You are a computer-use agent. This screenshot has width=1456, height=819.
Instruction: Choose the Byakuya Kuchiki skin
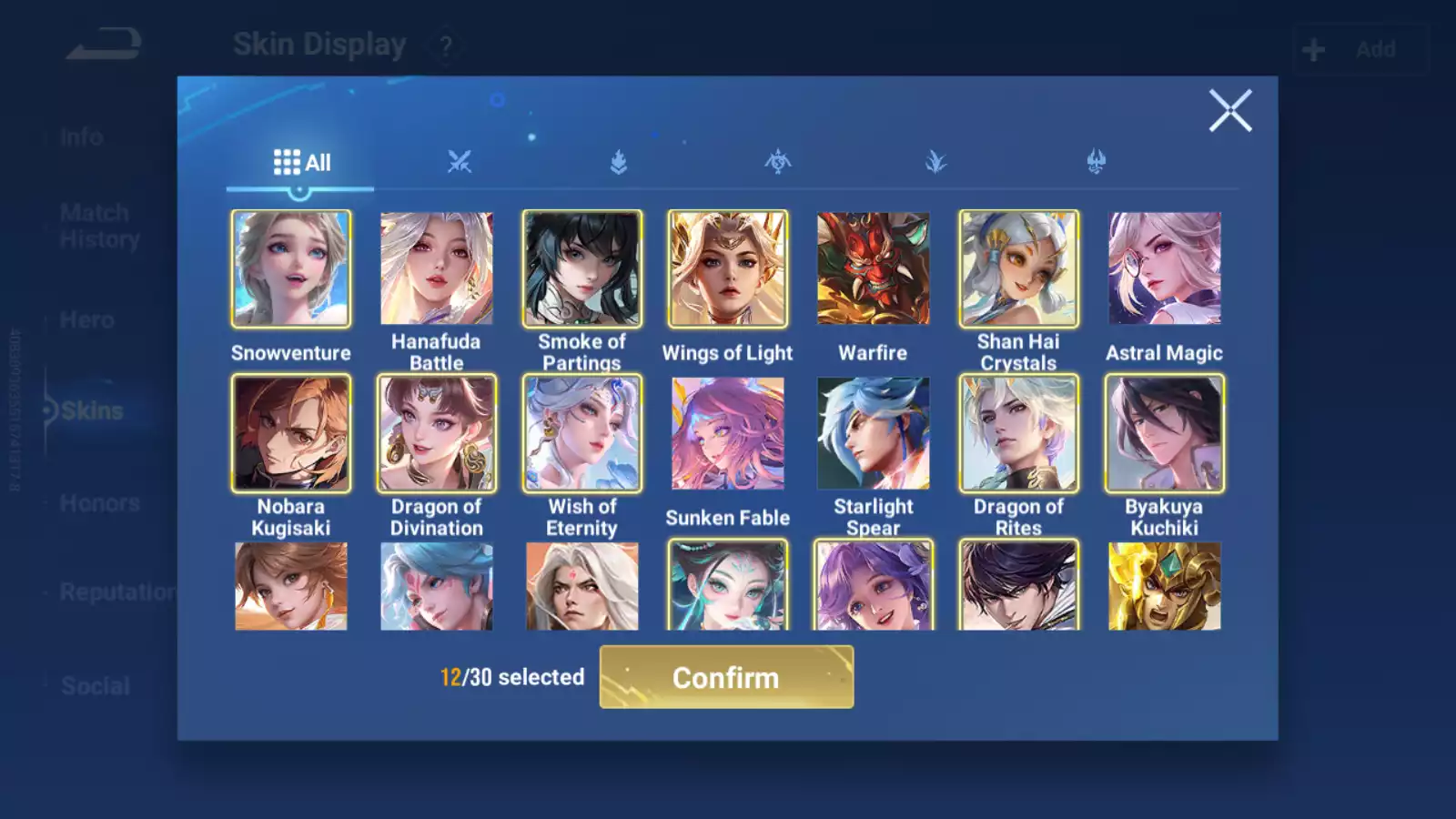pos(1165,433)
